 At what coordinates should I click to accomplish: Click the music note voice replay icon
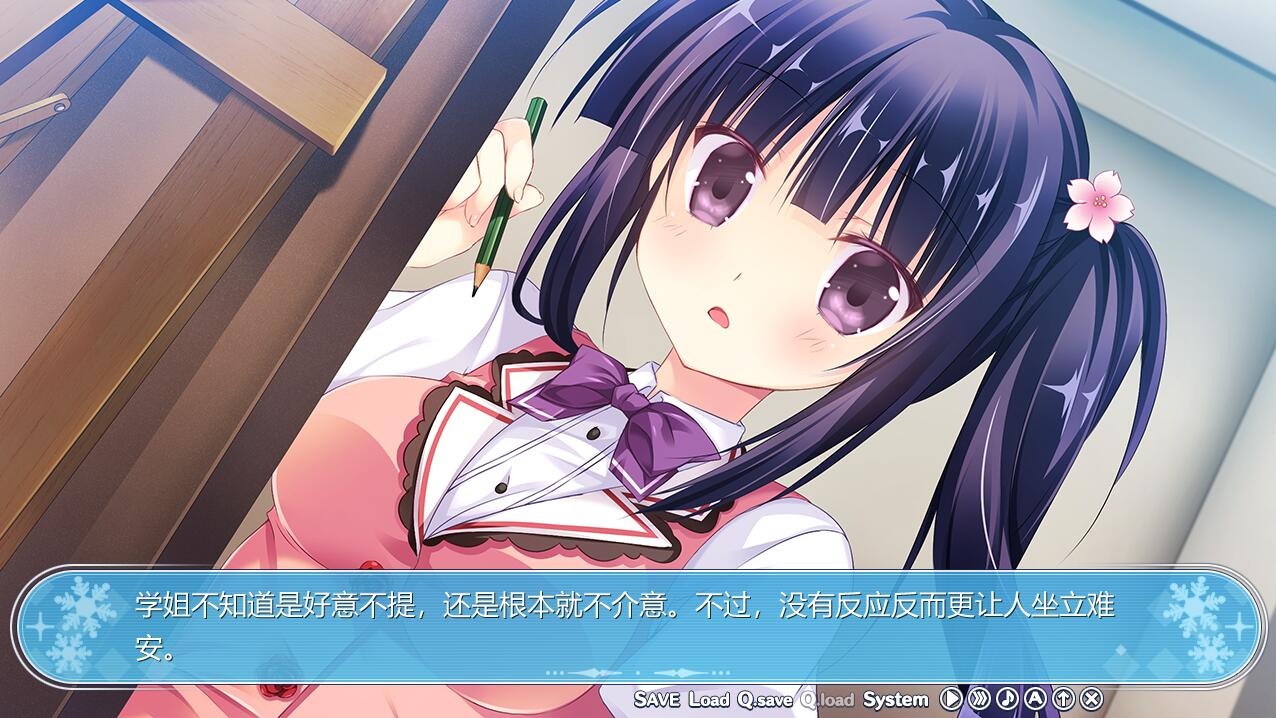1007,698
